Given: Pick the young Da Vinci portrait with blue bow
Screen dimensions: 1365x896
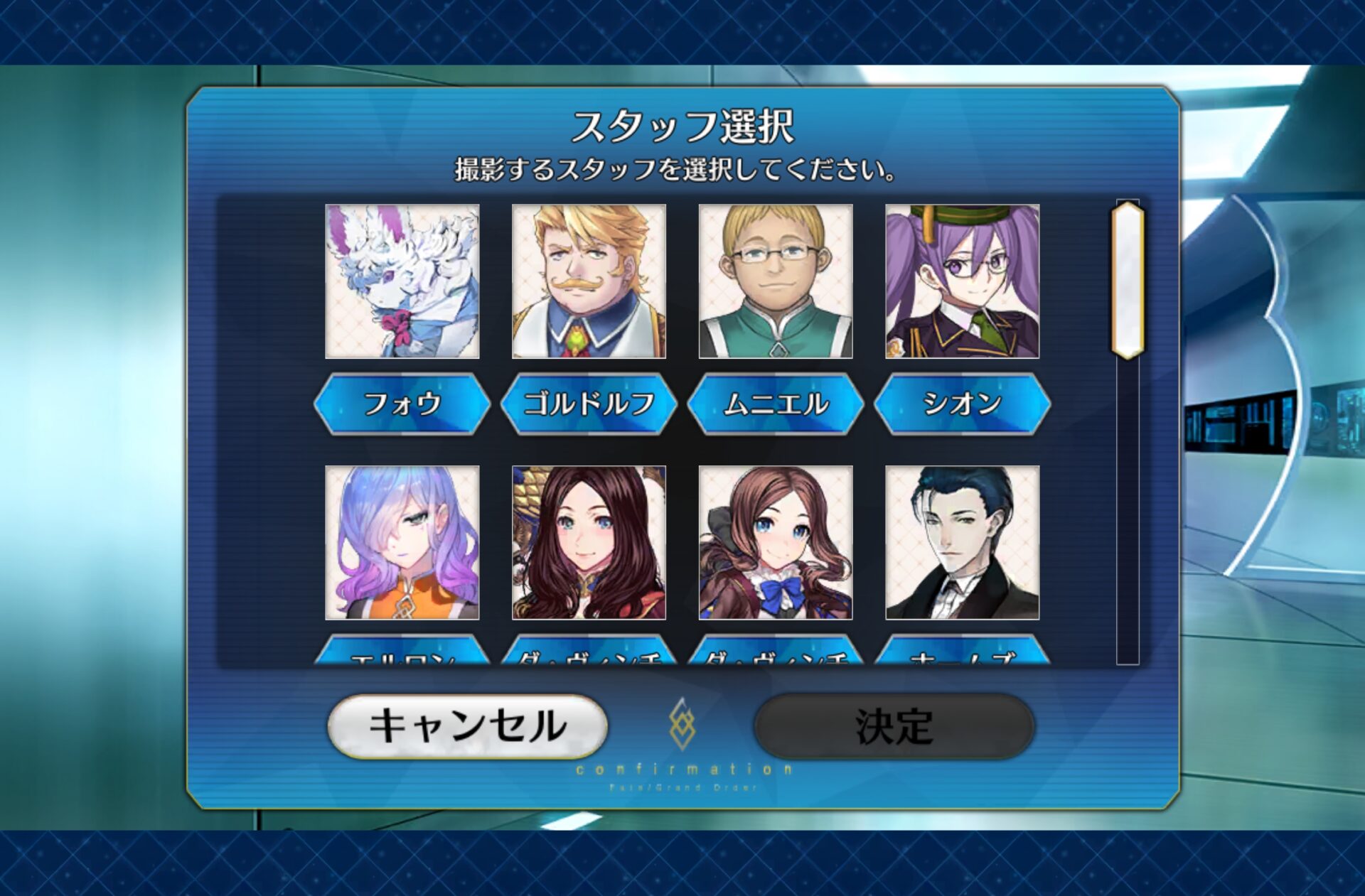Looking at the screenshot, I should pos(776,543).
